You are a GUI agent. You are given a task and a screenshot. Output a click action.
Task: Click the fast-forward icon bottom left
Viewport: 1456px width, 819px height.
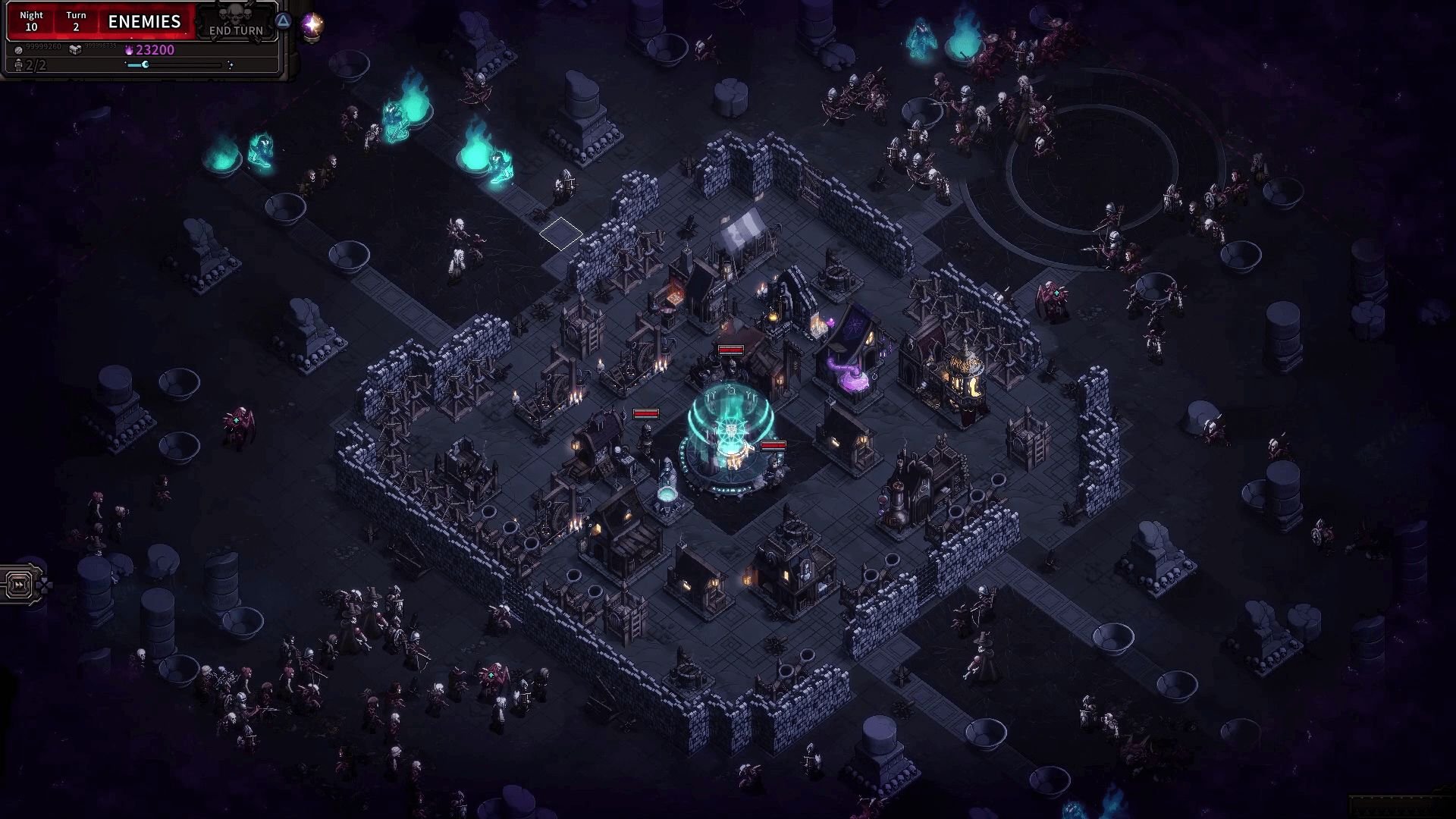[19, 585]
